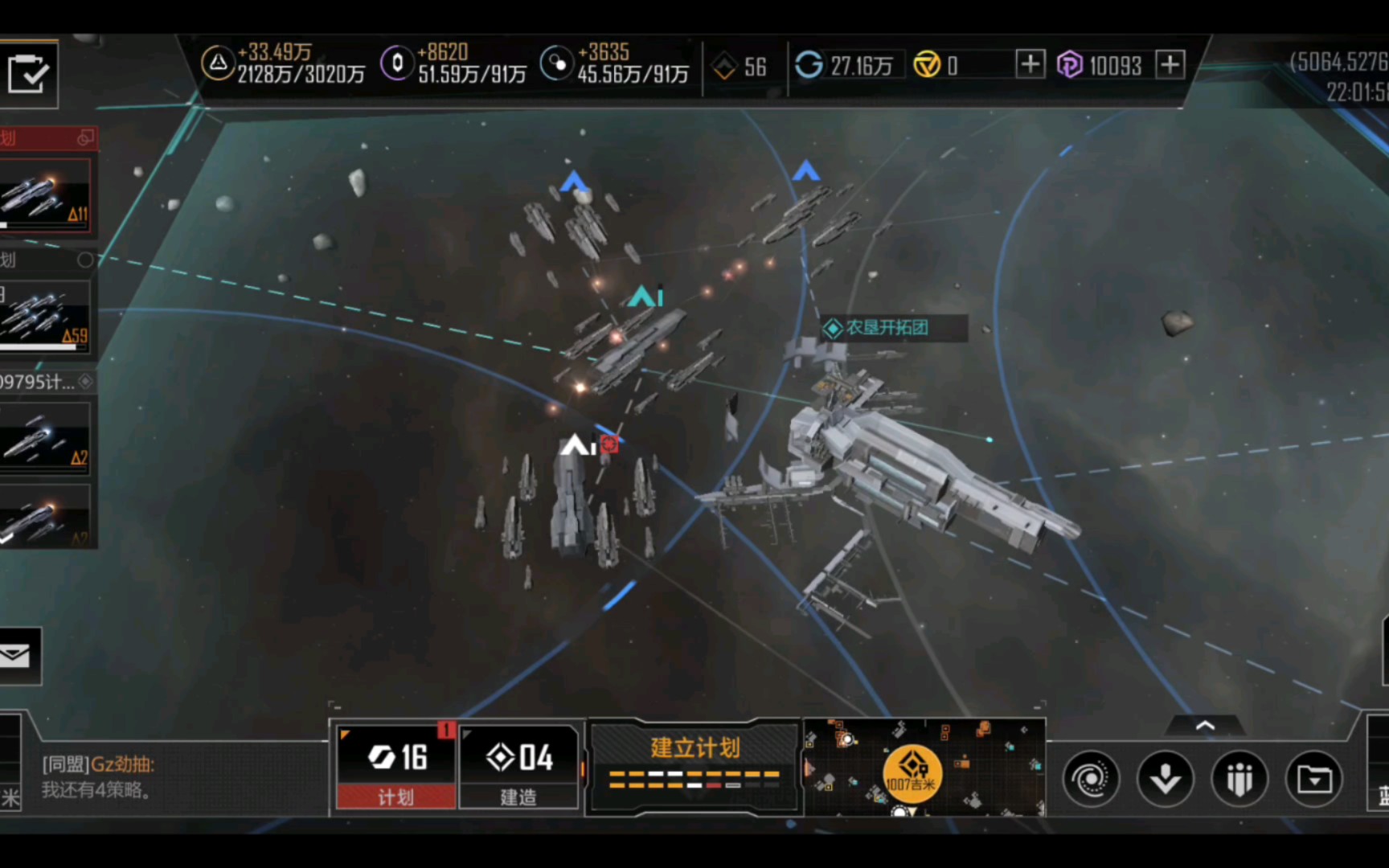Viewport: 1389px width, 868px height.
Task: Open the 计划 (plans) panel showing 16
Action: [x=395, y=767]
